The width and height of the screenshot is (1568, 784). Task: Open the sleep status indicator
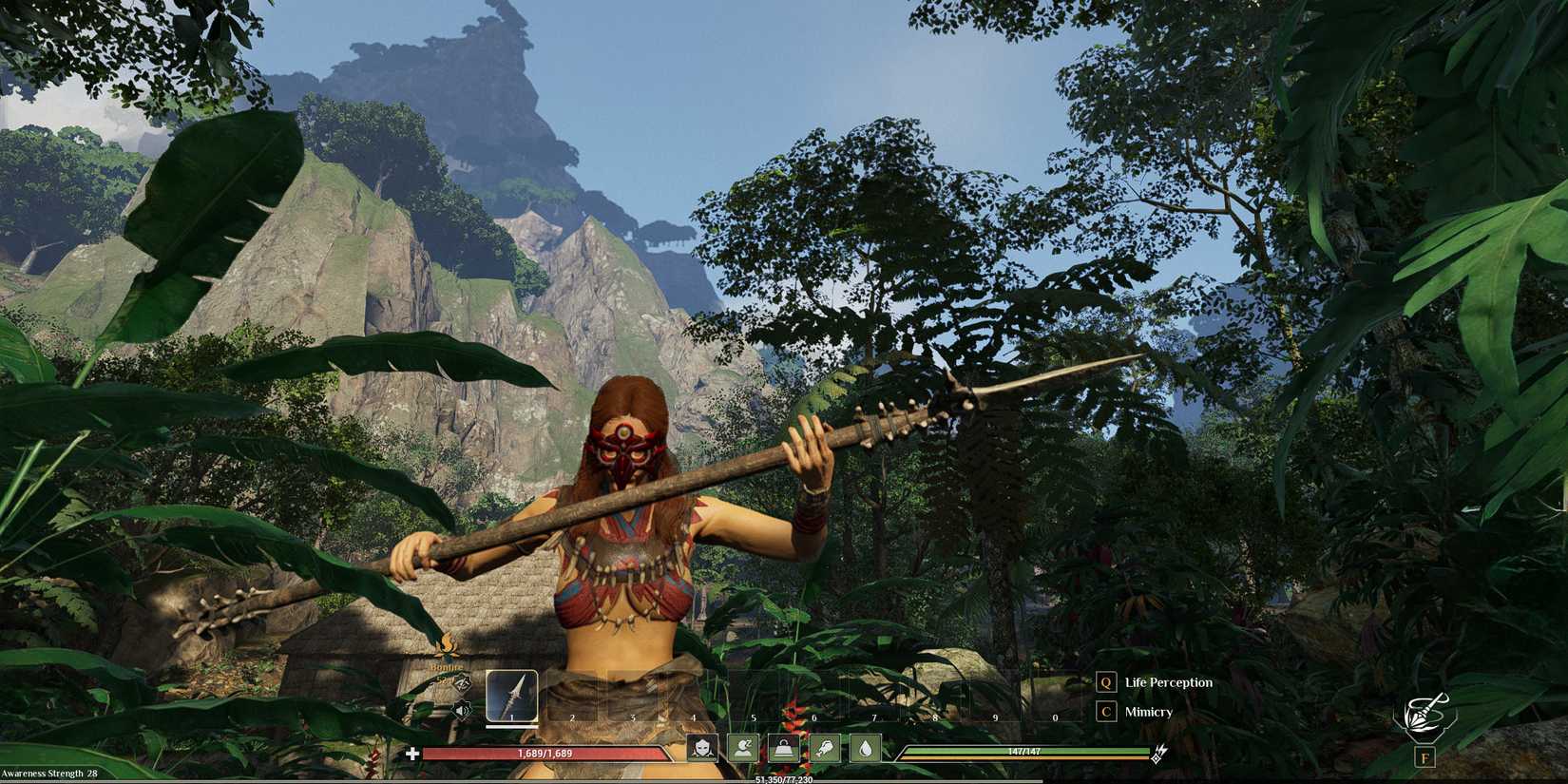tap(743, 749)
